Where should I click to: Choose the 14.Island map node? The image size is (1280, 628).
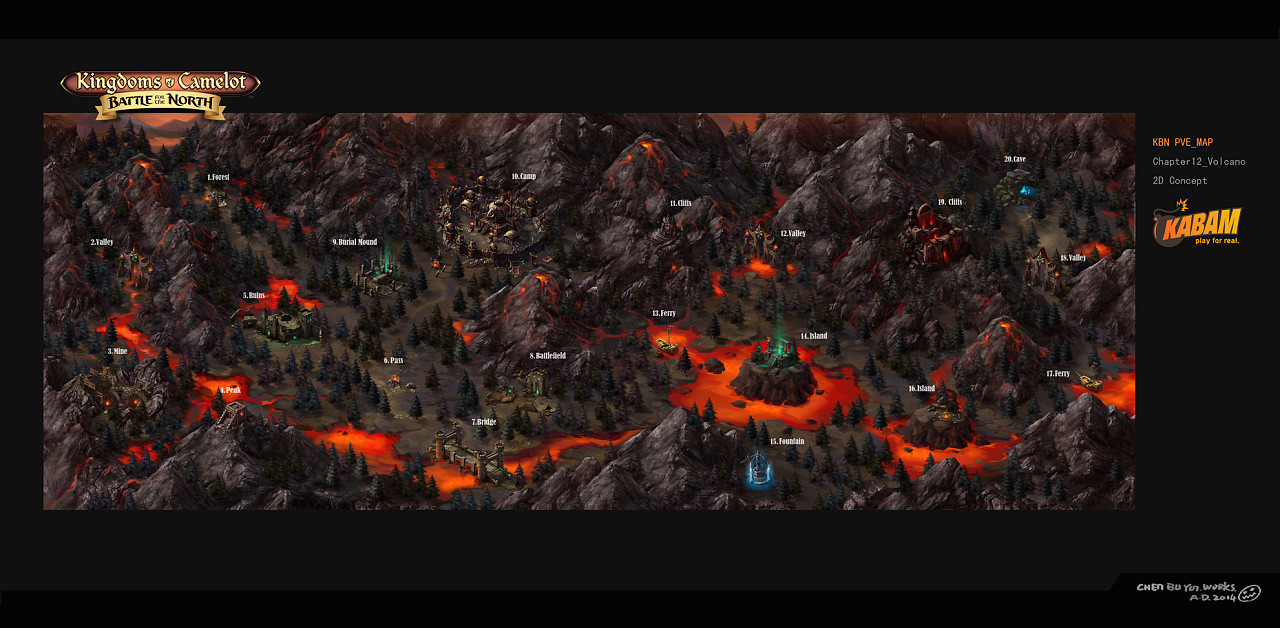pos(813,336)
